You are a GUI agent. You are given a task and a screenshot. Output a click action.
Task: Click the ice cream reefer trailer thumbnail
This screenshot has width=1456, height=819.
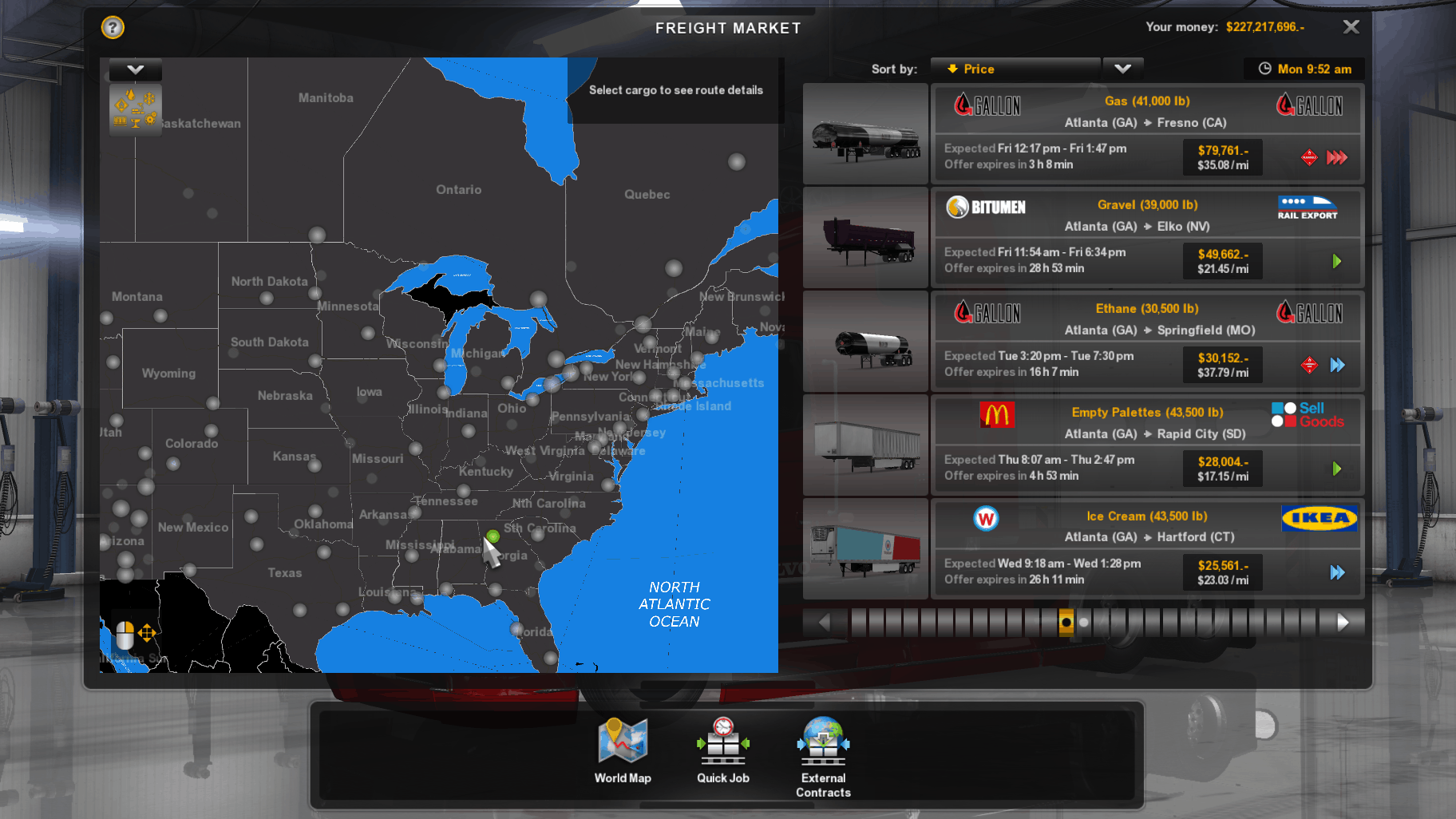(x=865, y=548)
